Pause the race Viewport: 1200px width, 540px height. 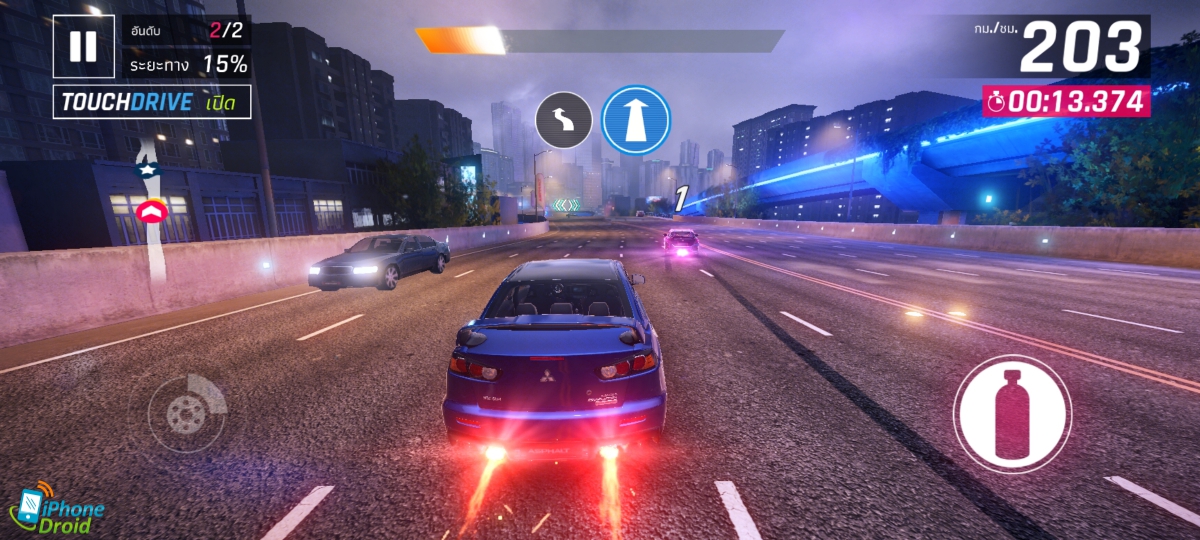84,46
